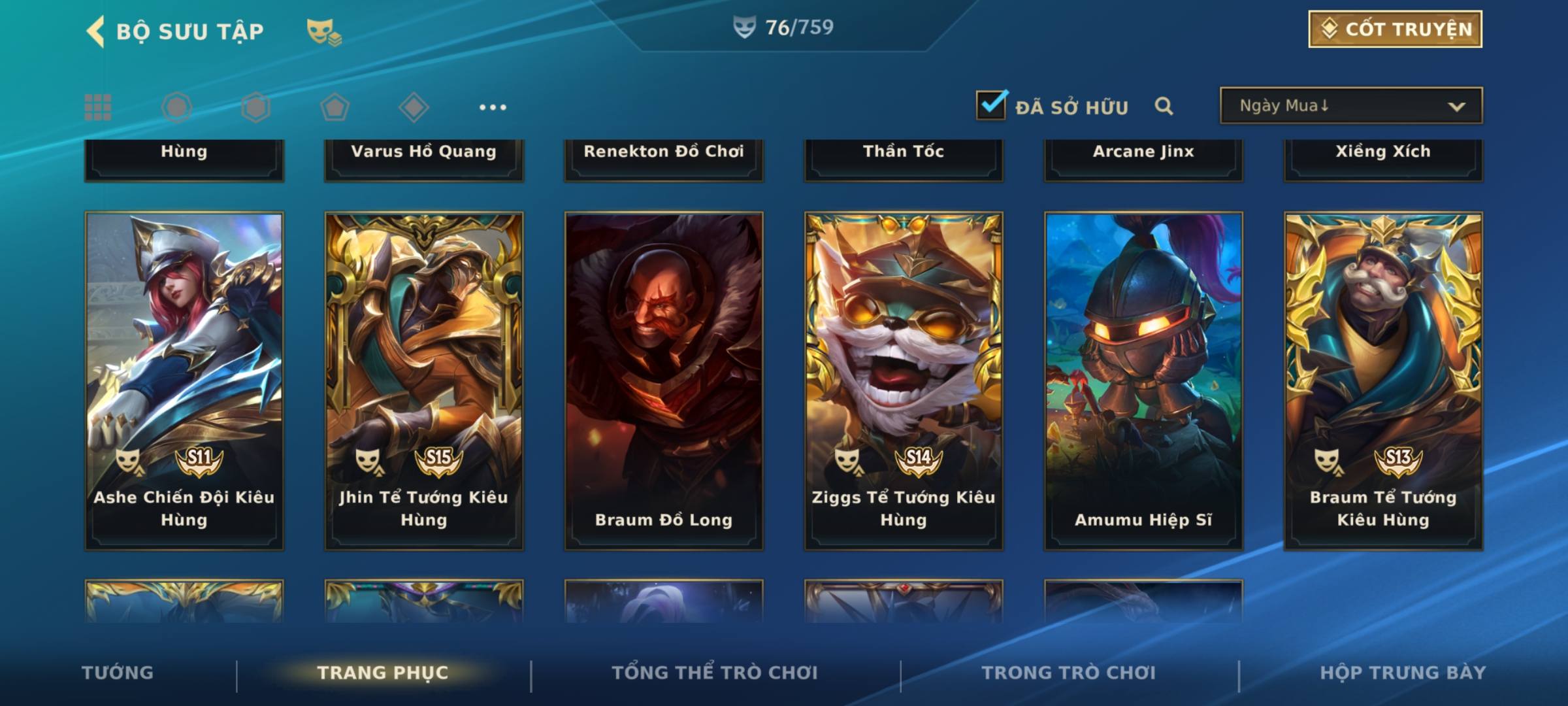
Task: Select the Ashe Chiến Đội Kiêu Hùng skin
Action: pos(184,380)
